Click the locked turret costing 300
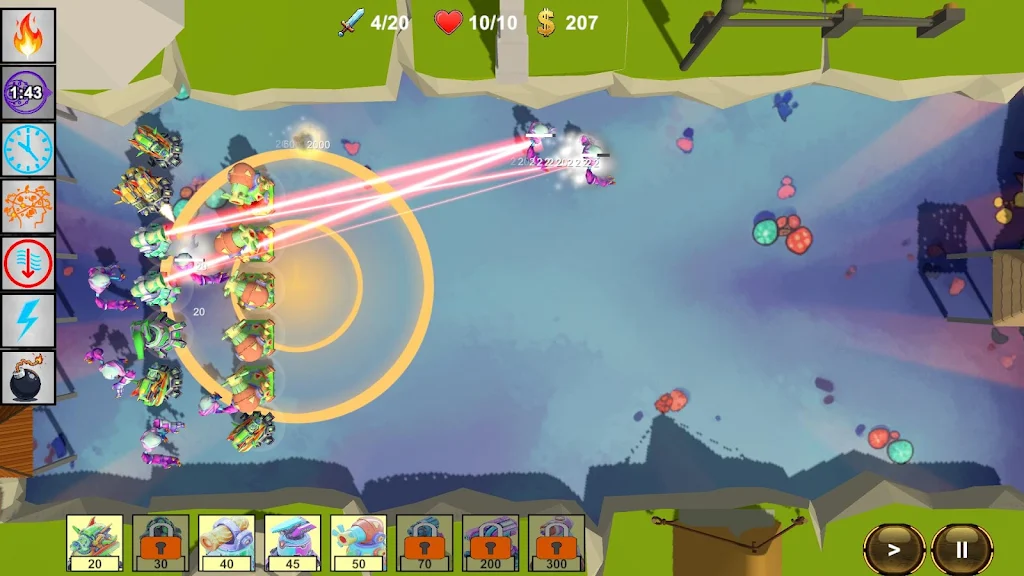Image resolution: width=1024 pixels, height=576 pixels. (557, 542)
